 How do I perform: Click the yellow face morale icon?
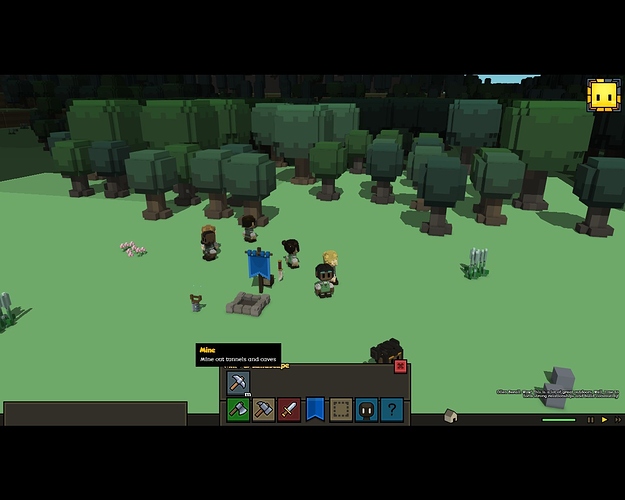click(602, 96)
